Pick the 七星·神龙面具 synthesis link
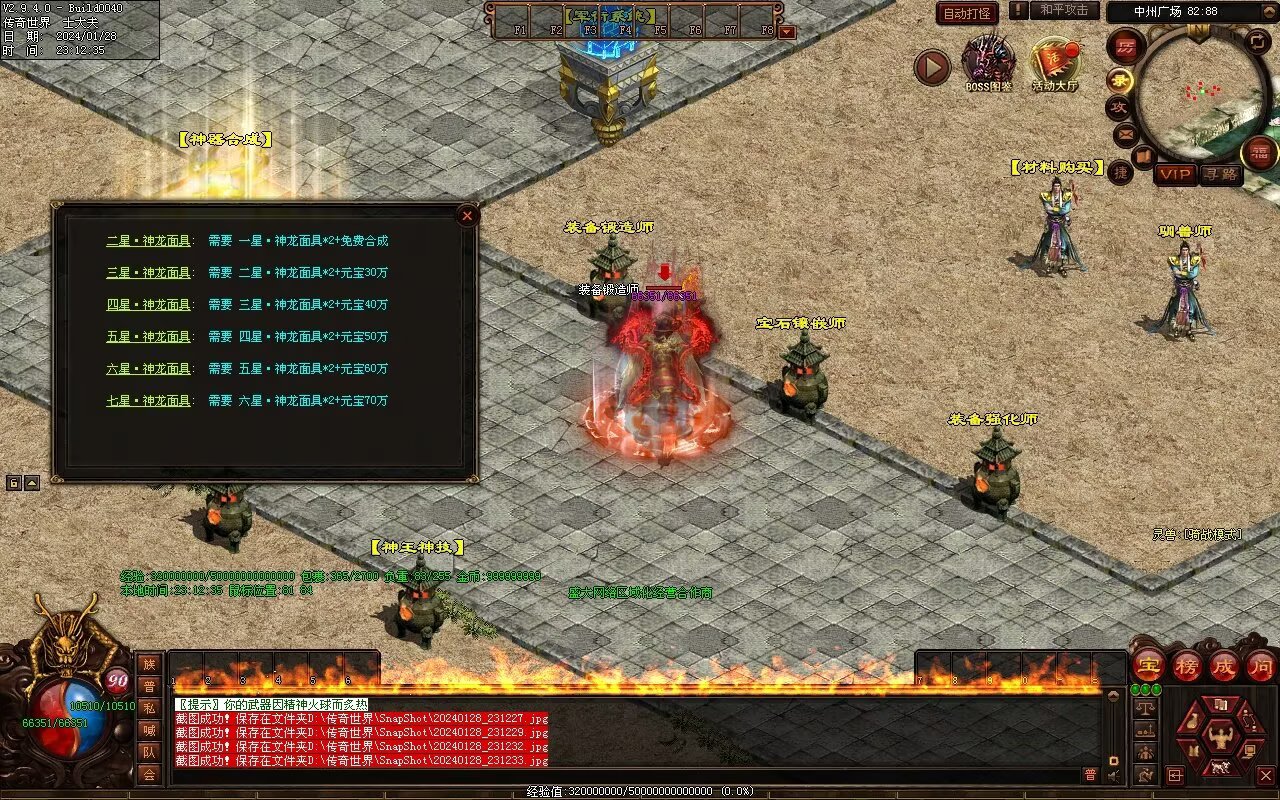This screenshot has height=800, width=1280. coord(148,401)
